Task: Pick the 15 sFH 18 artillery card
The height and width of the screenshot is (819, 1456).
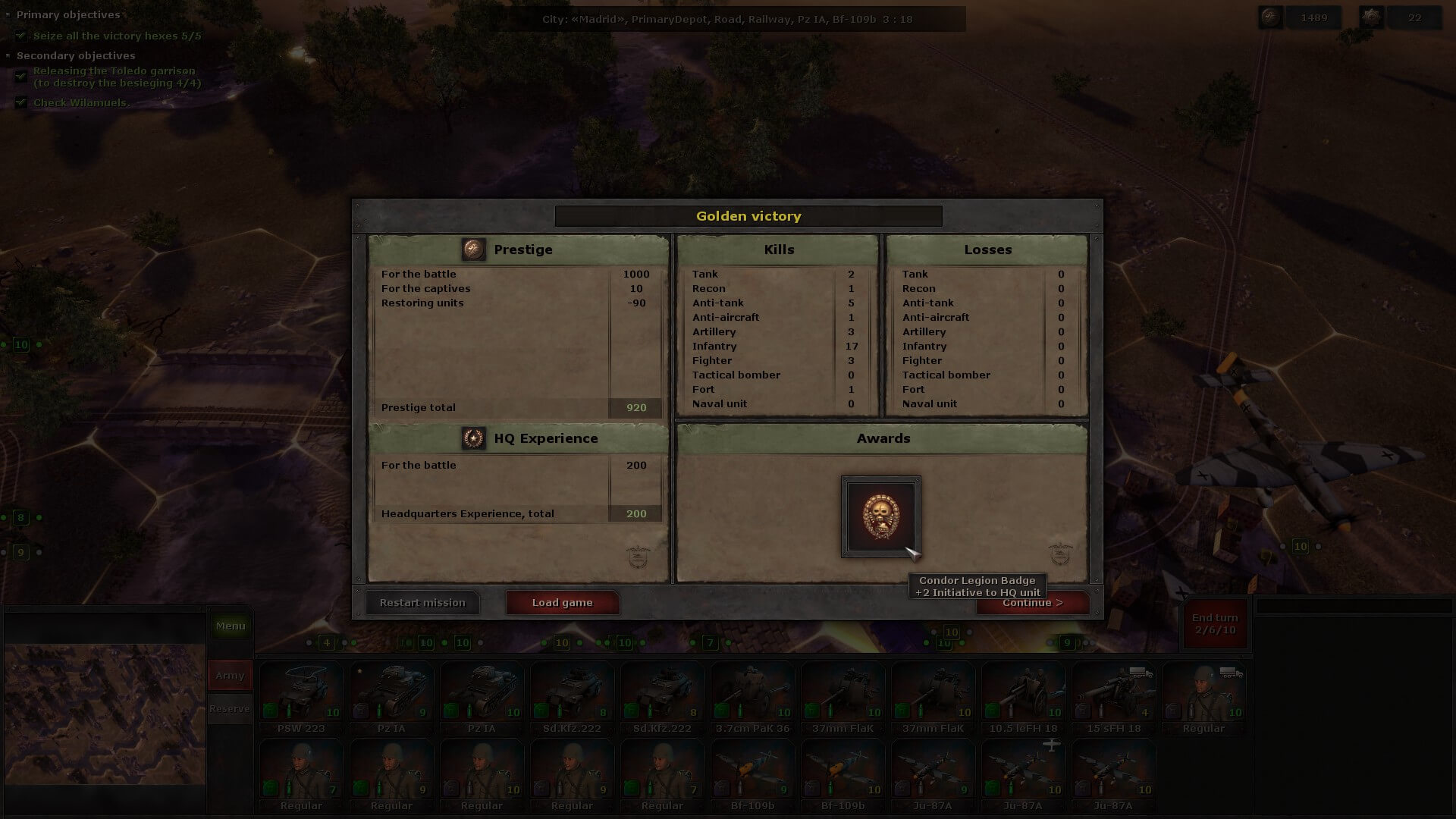Action: tap(1113, 696)
